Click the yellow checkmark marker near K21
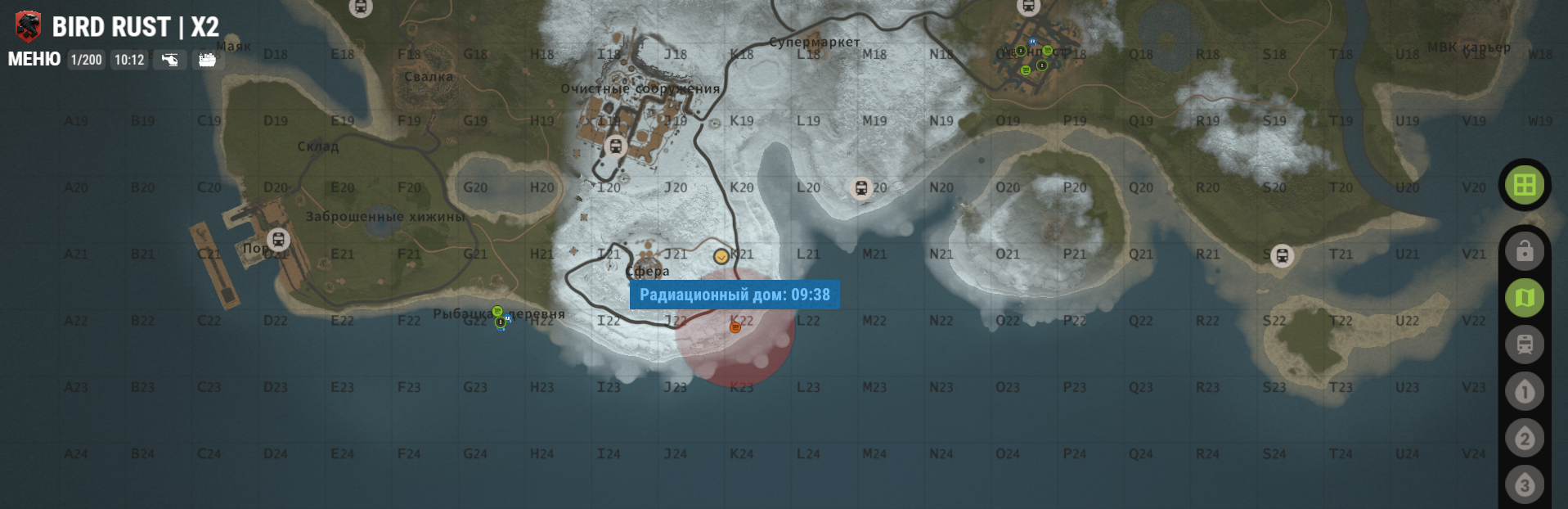 721,256
